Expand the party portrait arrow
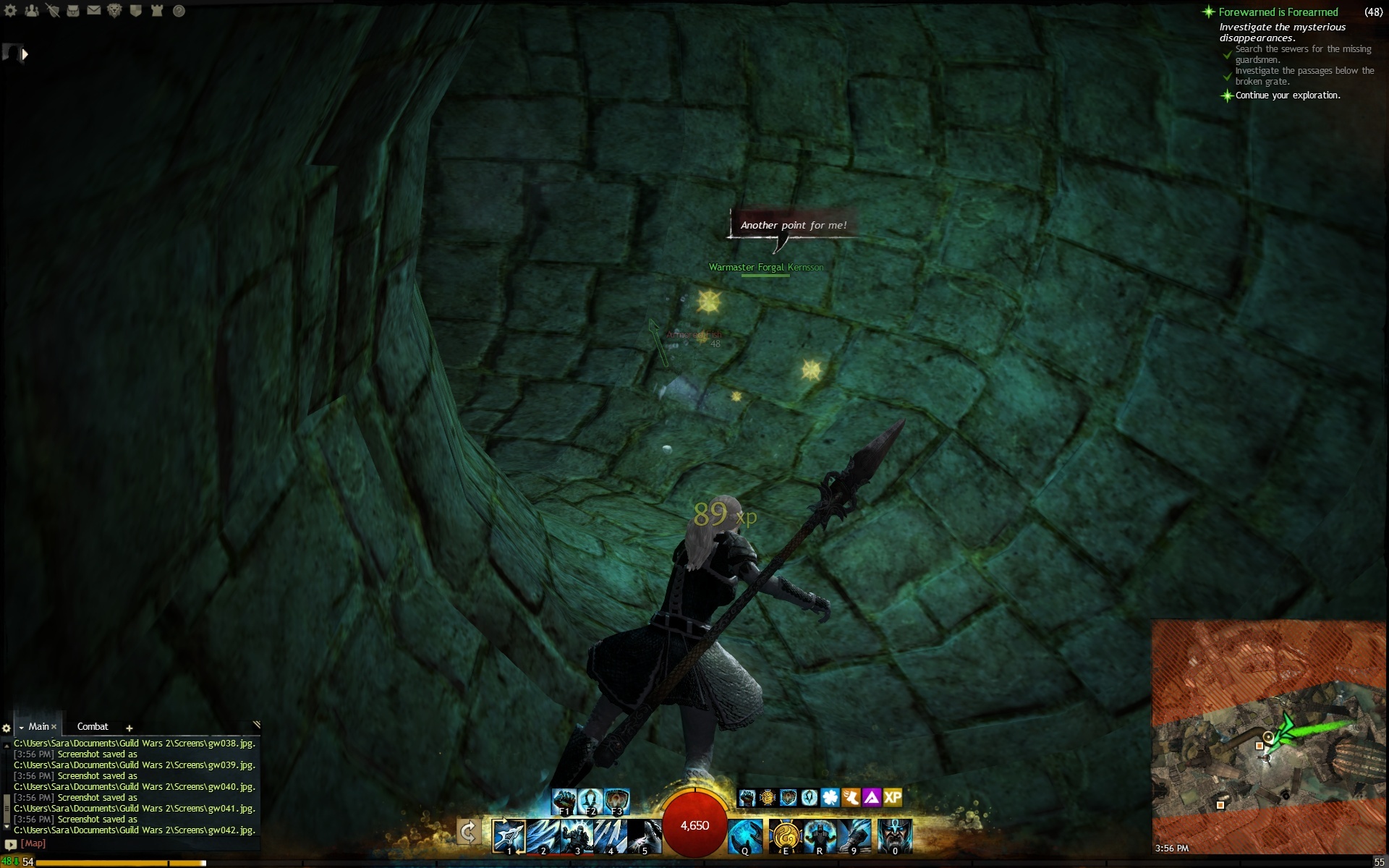Screen dimensions: 1389x868 click(x=25, y=54)
